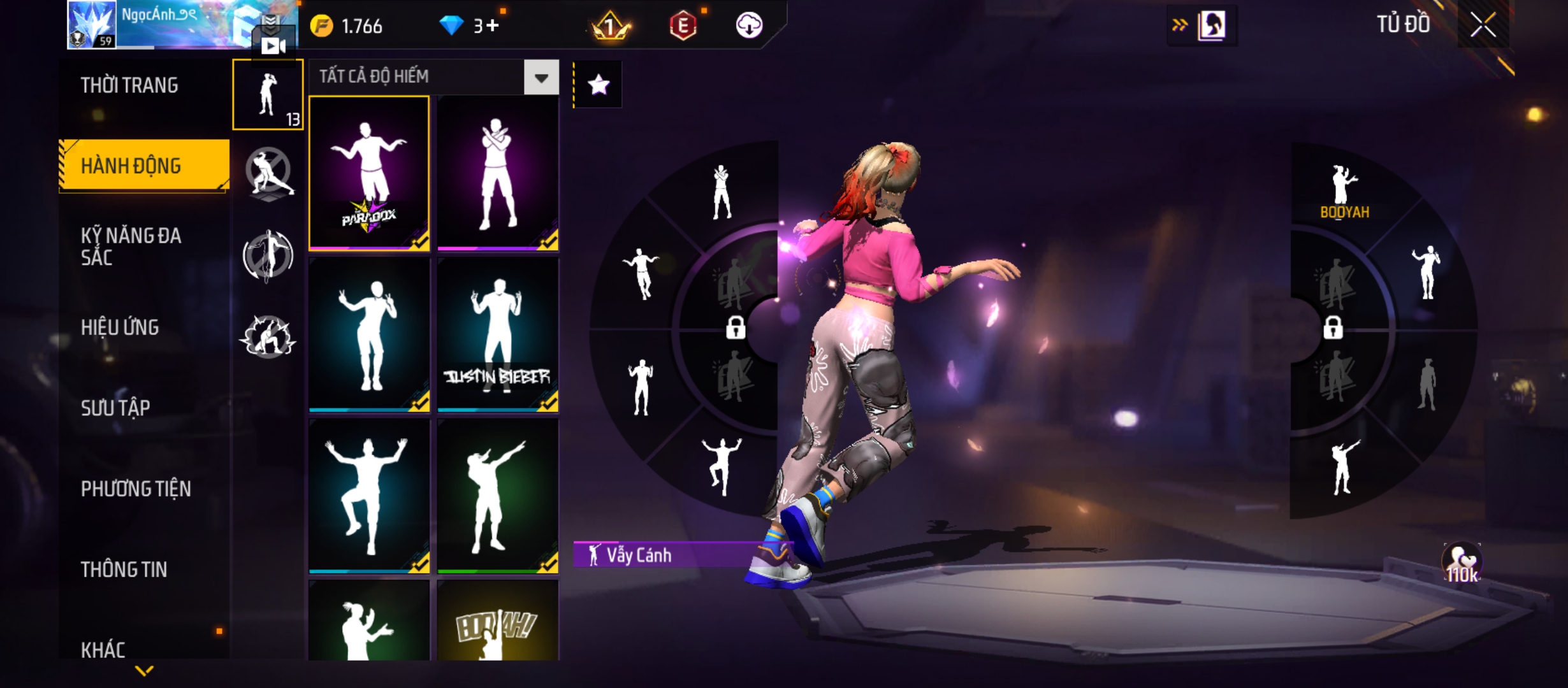Click the Booyah slot on the emote wheel

(x=1344, y=192)
